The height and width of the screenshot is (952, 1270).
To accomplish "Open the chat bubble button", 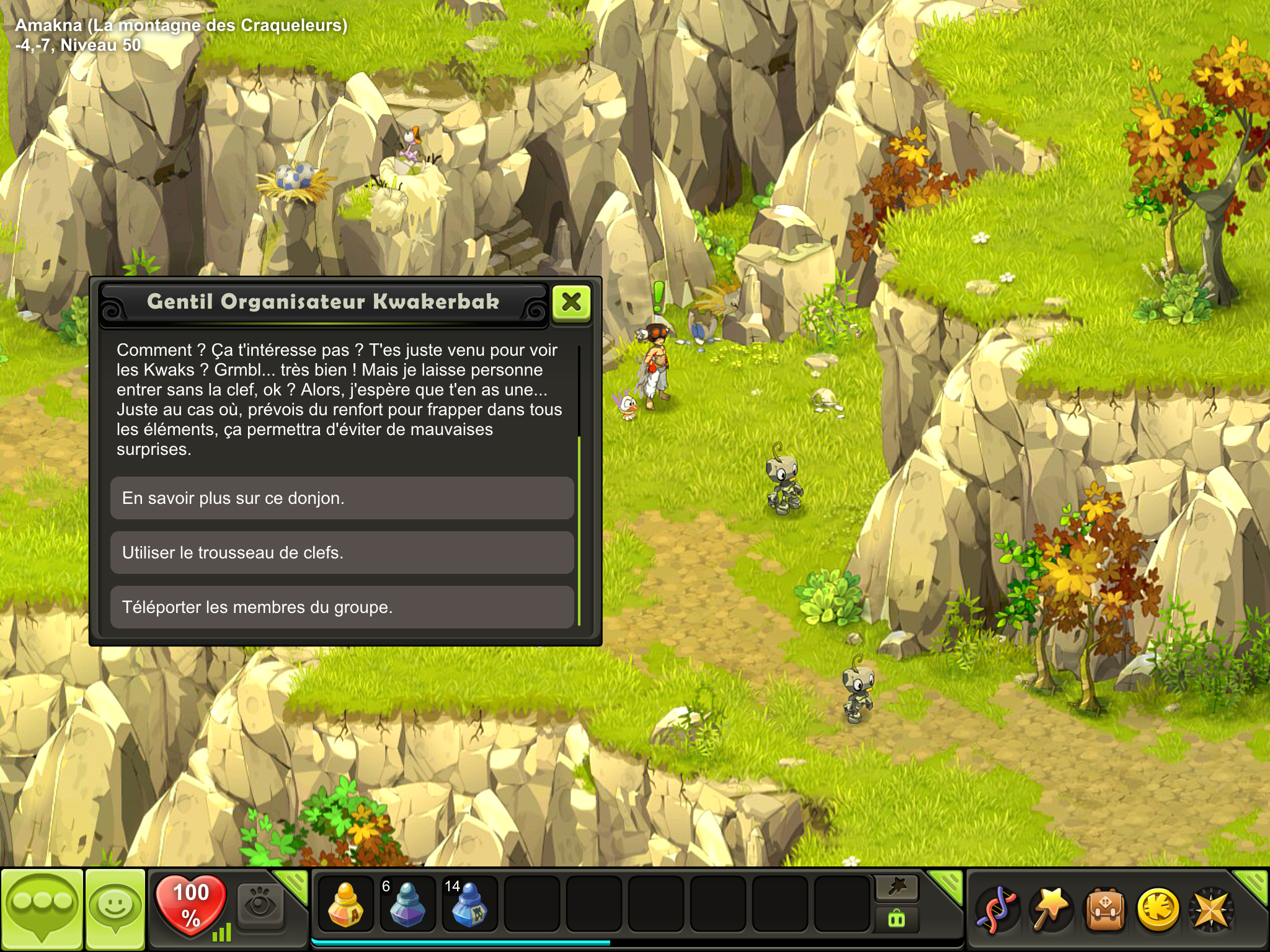I will pyautogui.click(x=42, y=909).
